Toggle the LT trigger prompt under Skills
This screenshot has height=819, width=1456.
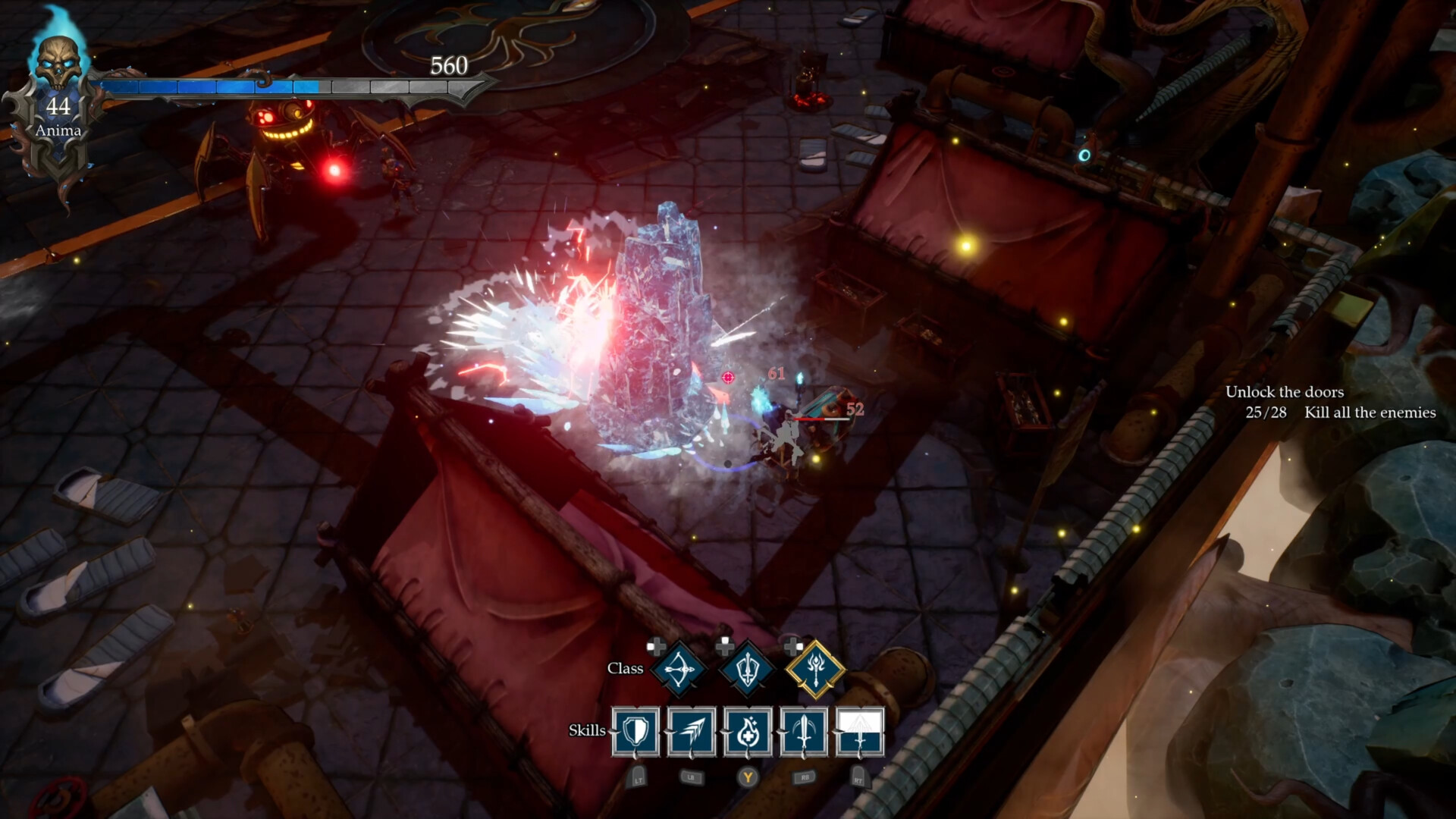[x=638, y=777]
